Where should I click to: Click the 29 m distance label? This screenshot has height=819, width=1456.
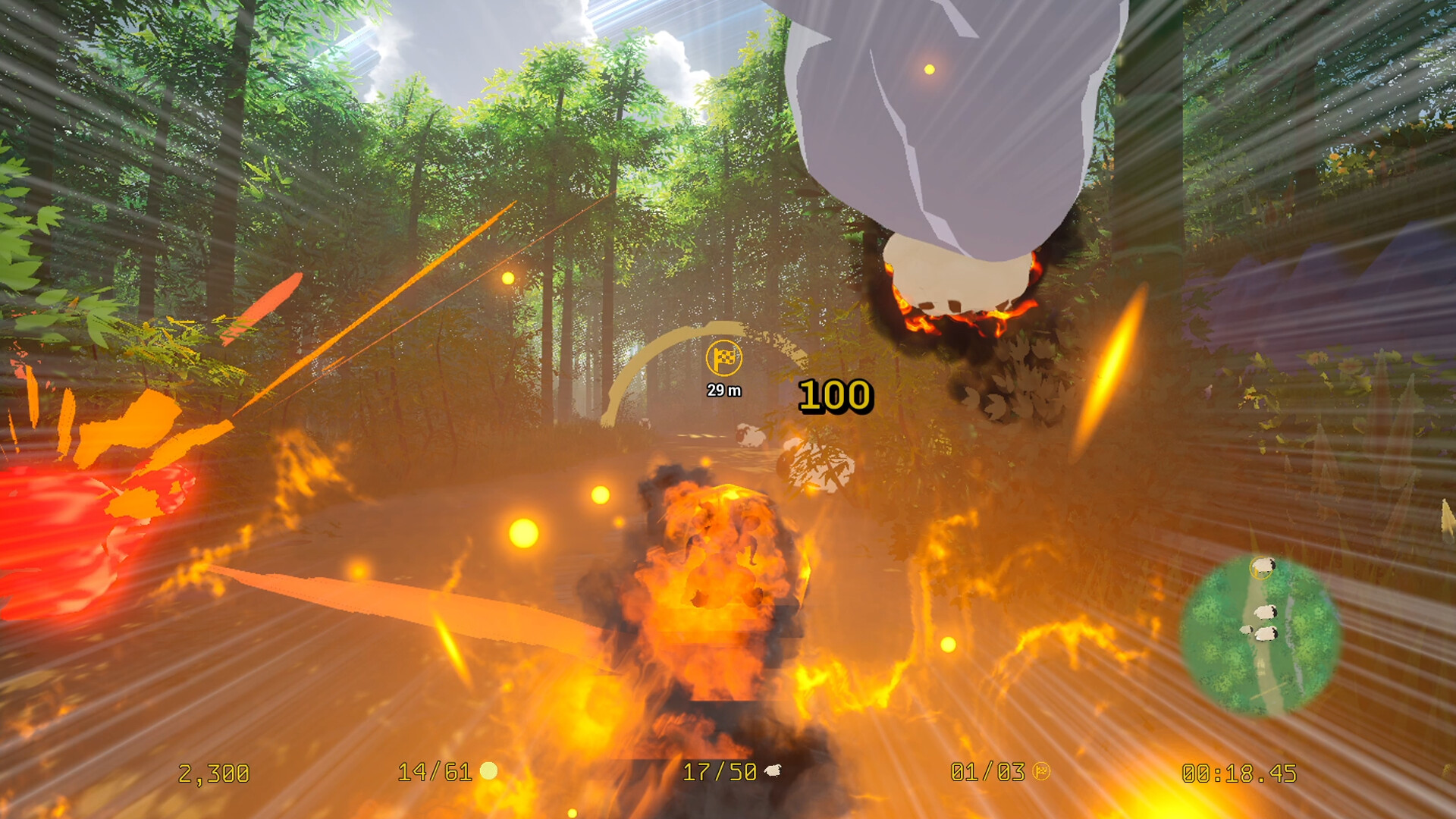(x=723, y=390)
